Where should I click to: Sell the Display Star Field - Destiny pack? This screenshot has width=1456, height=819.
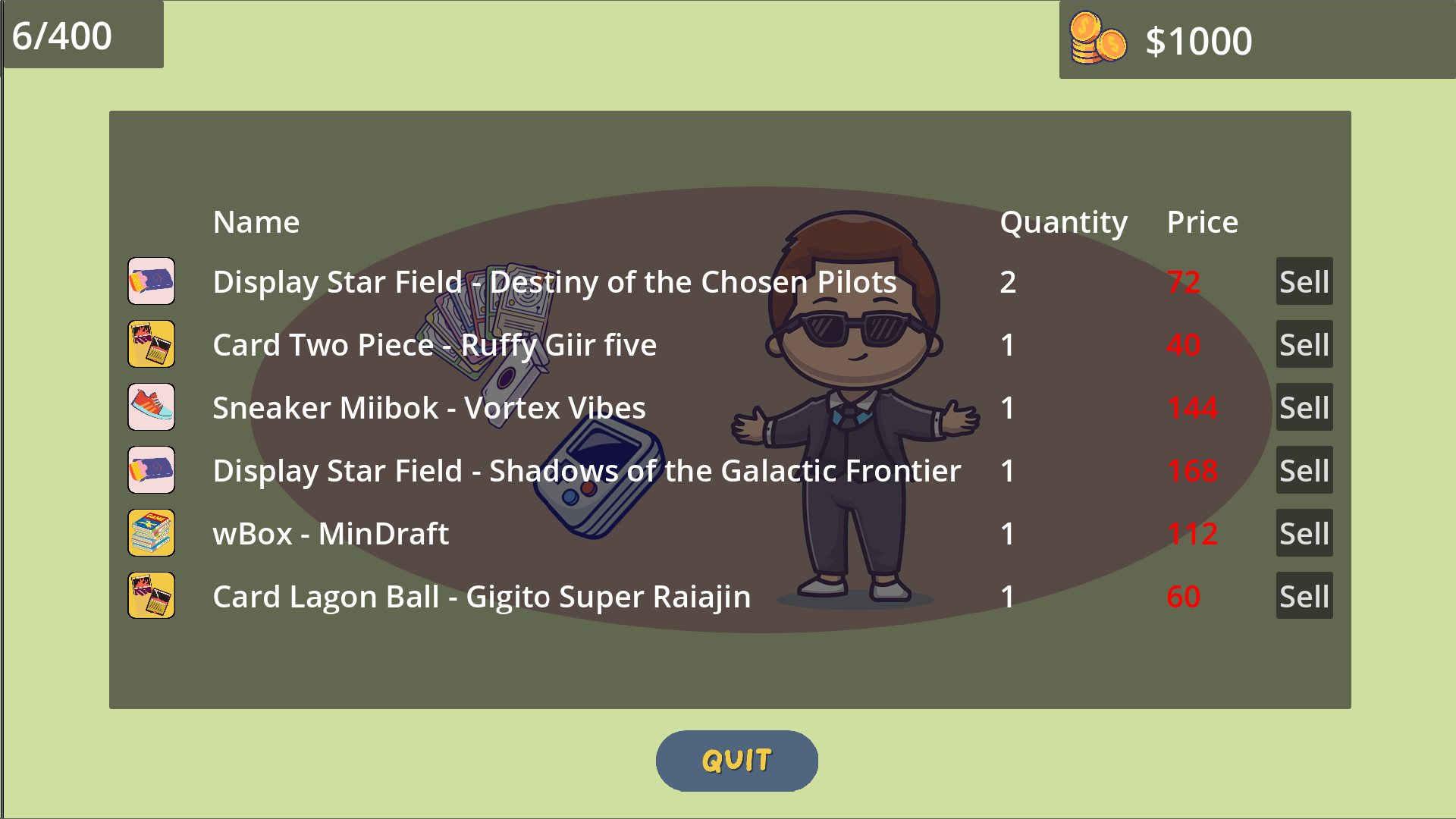click(1304, 281)
